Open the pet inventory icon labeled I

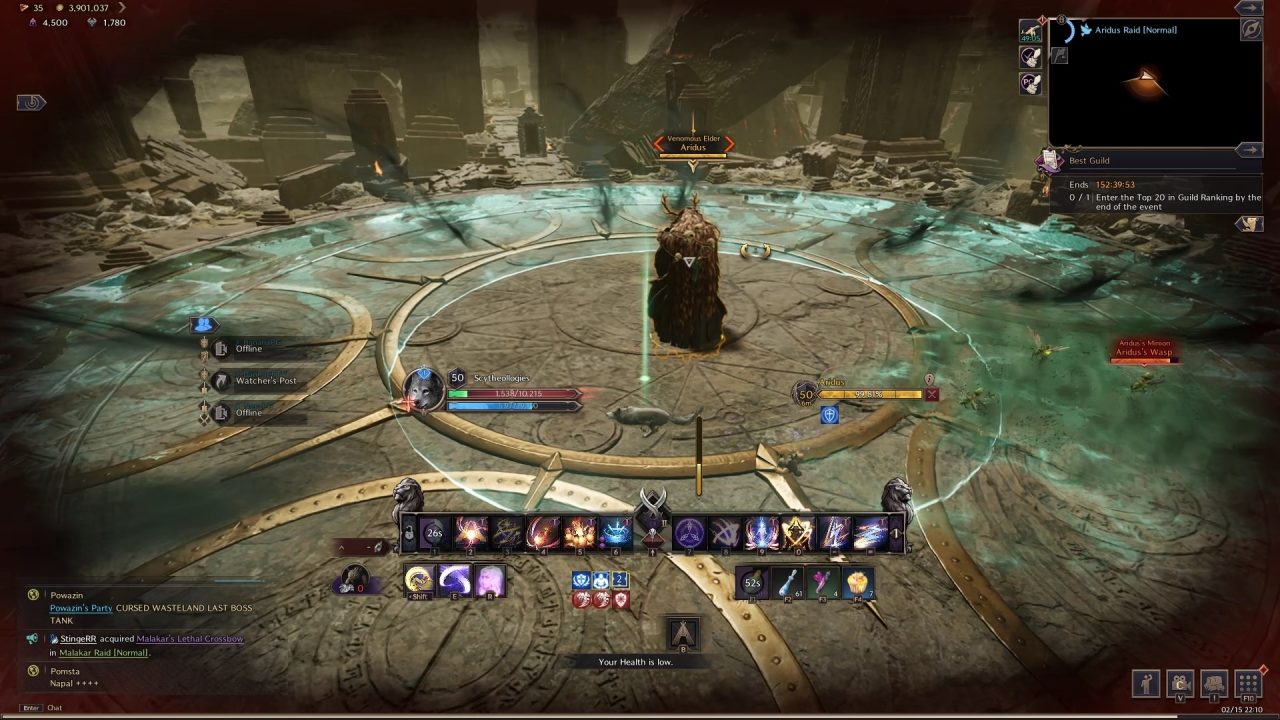pos(1213,683)
